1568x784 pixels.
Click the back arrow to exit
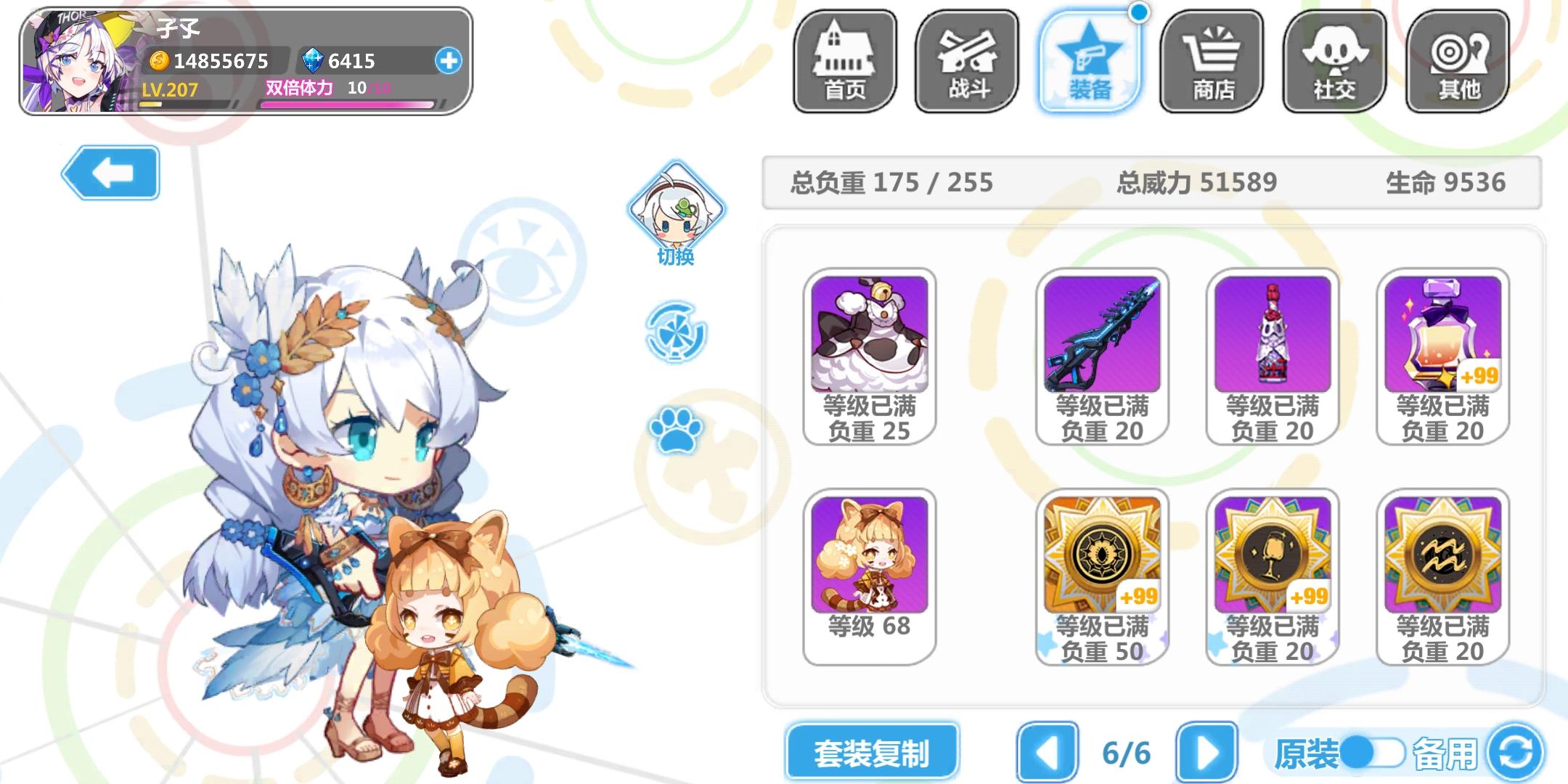pos(110,173)
